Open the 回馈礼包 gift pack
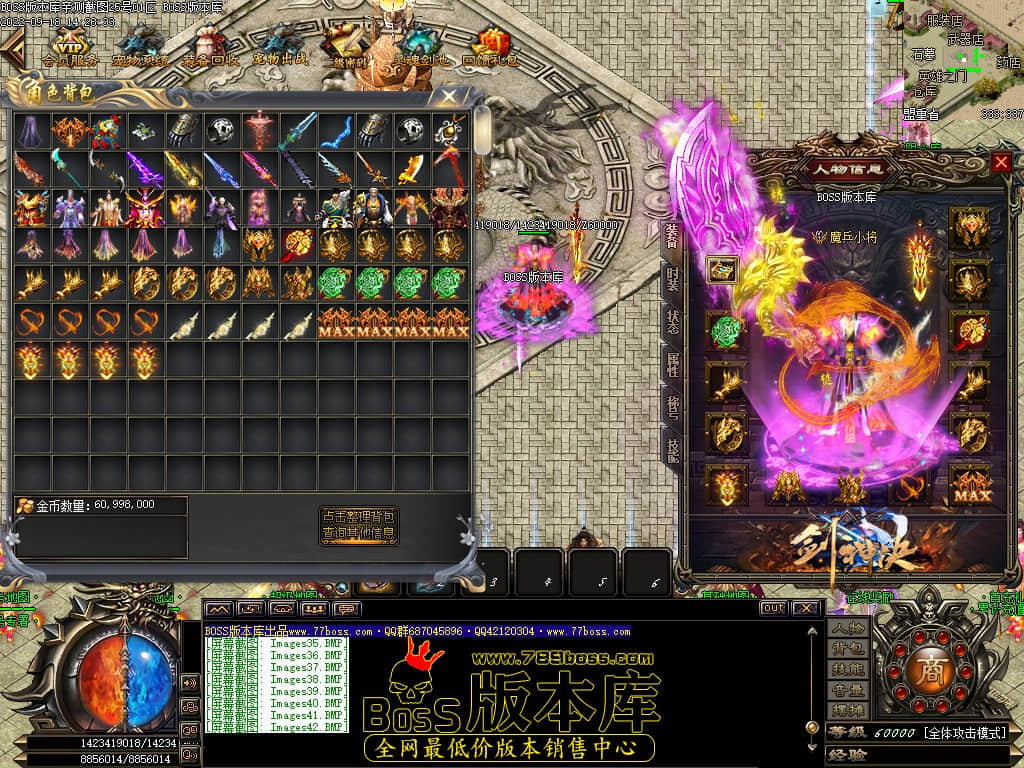Screen dimensions: 1024x768 pos(490,46)
